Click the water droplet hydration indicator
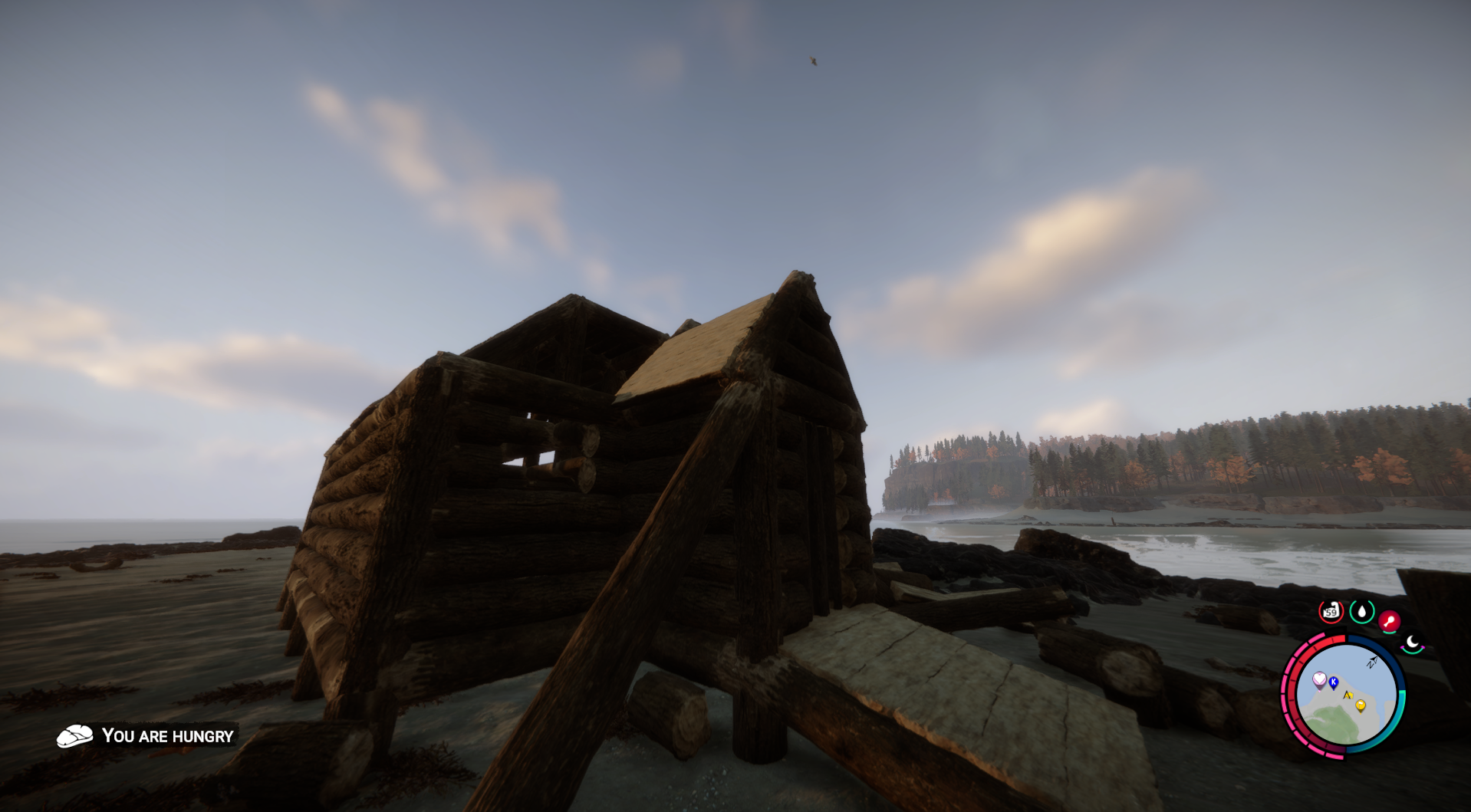 click(1362, 610)
